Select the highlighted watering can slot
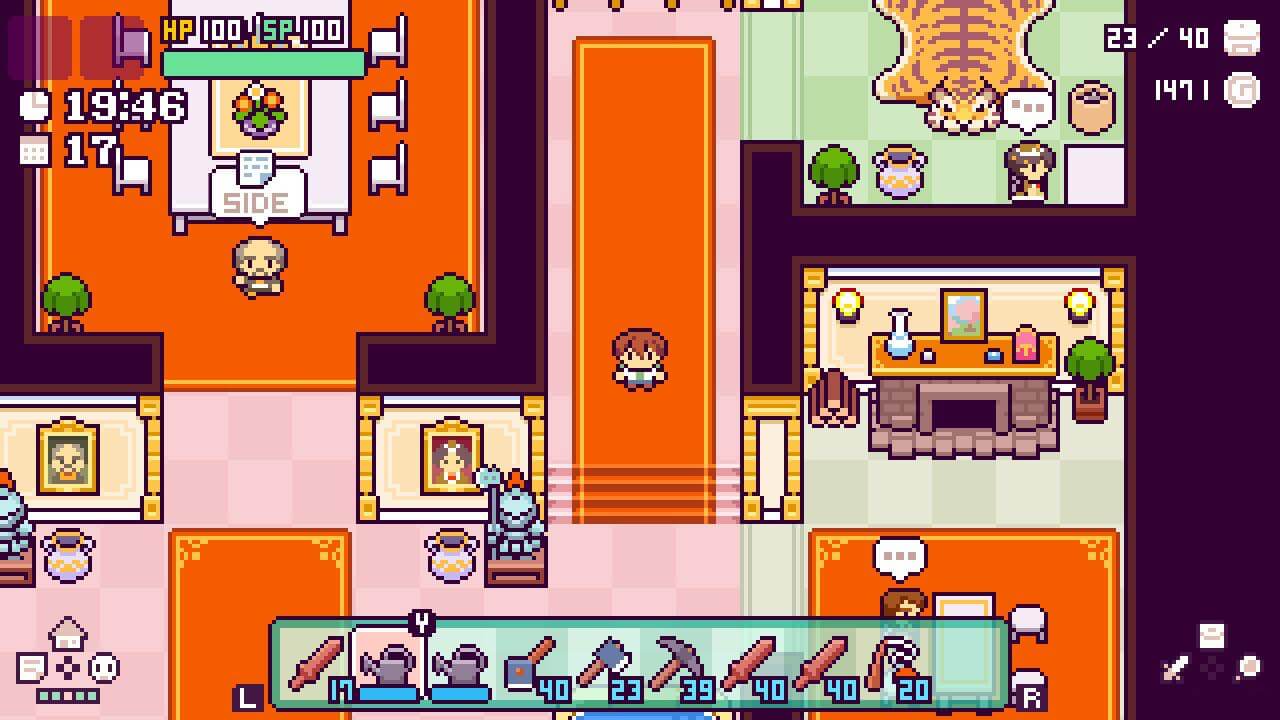 (x=388, y=662)
